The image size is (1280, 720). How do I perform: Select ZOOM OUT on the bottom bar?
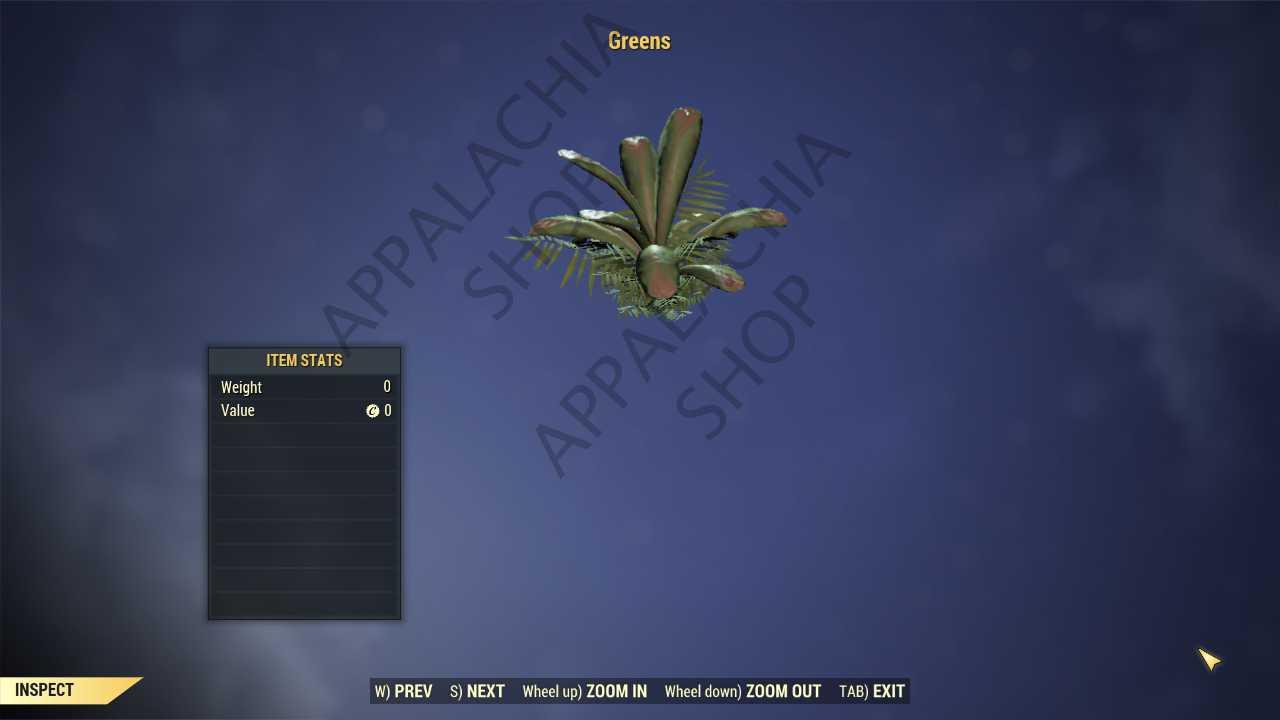pos(743,691)
